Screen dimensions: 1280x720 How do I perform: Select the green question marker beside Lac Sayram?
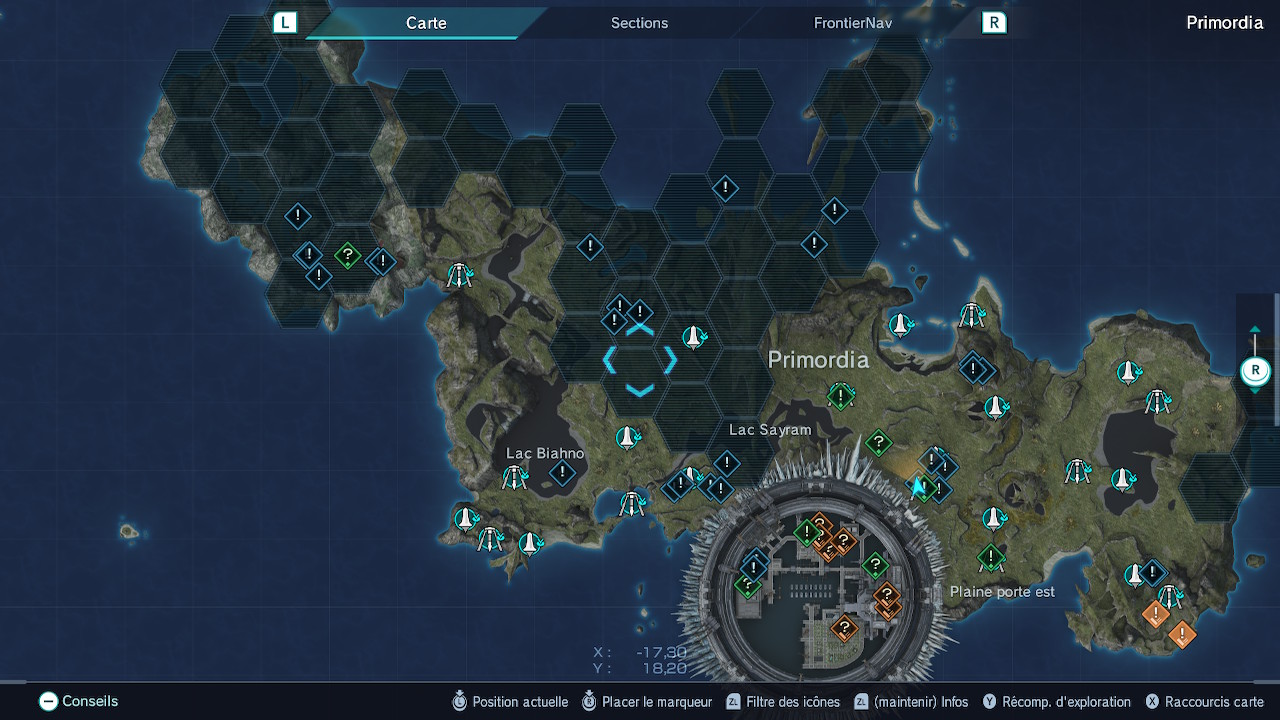878,441
